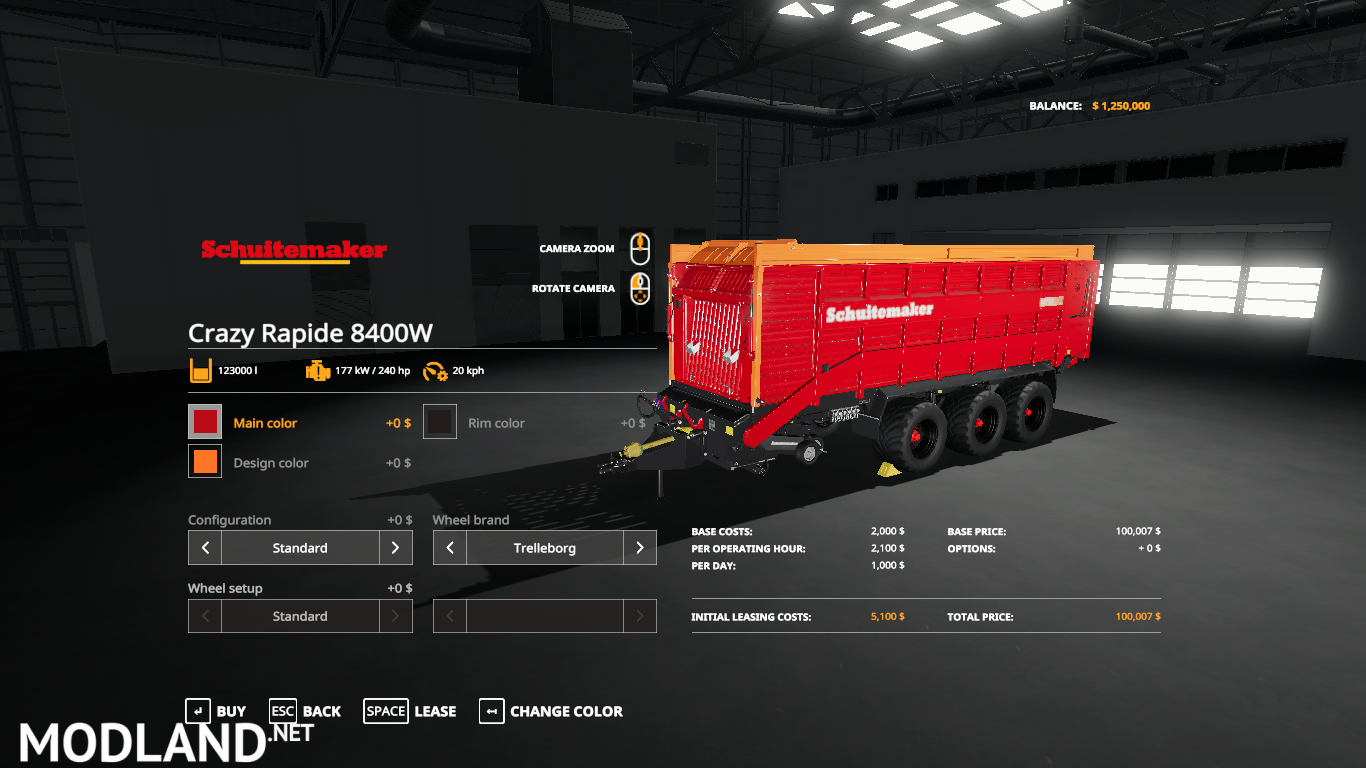This screenshot has width=1366, height=768.
Task: Select the Design color option
Action: pos(270,462)
